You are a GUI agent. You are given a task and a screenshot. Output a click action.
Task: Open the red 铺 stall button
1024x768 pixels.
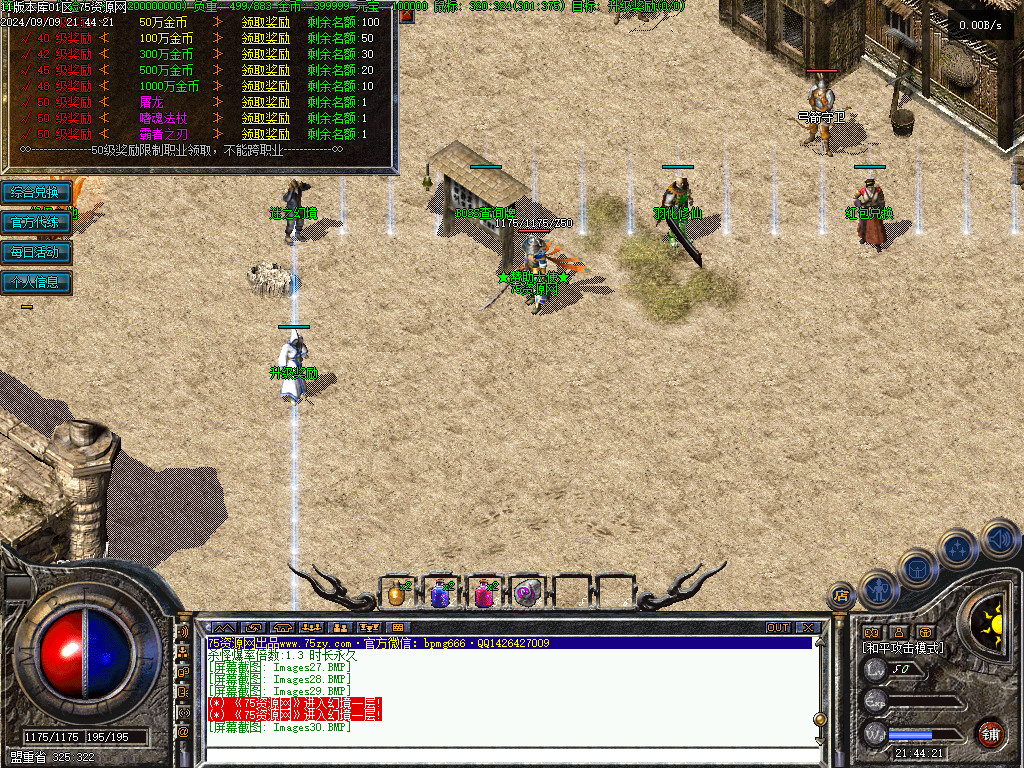click(x=990, y=733)
